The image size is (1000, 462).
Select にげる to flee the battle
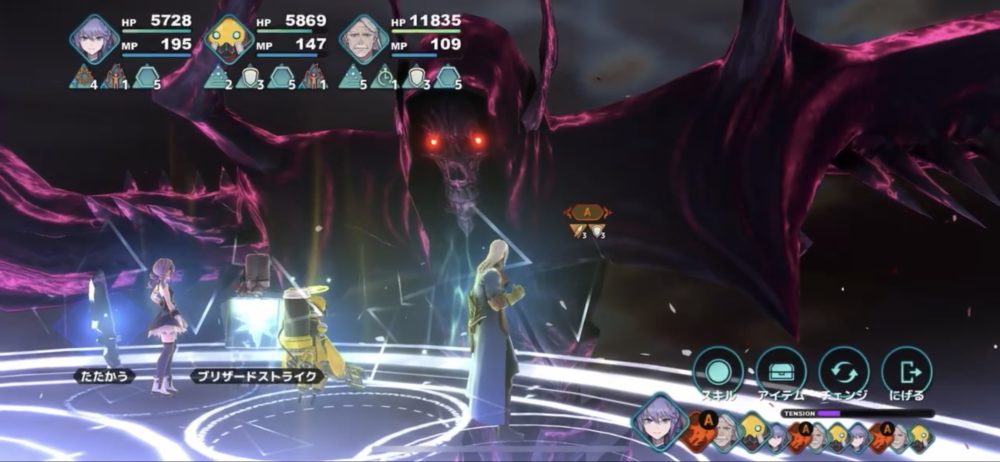907,371
